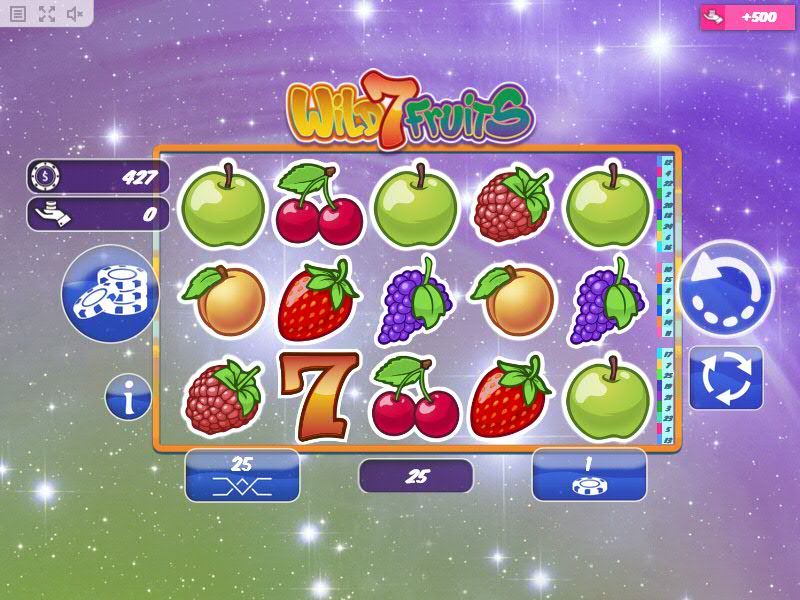The height and width of the screenshot is (600, 800).
Task: Toggle fullscreen mode
Action: pyautogui.click(x=47, y=14)
